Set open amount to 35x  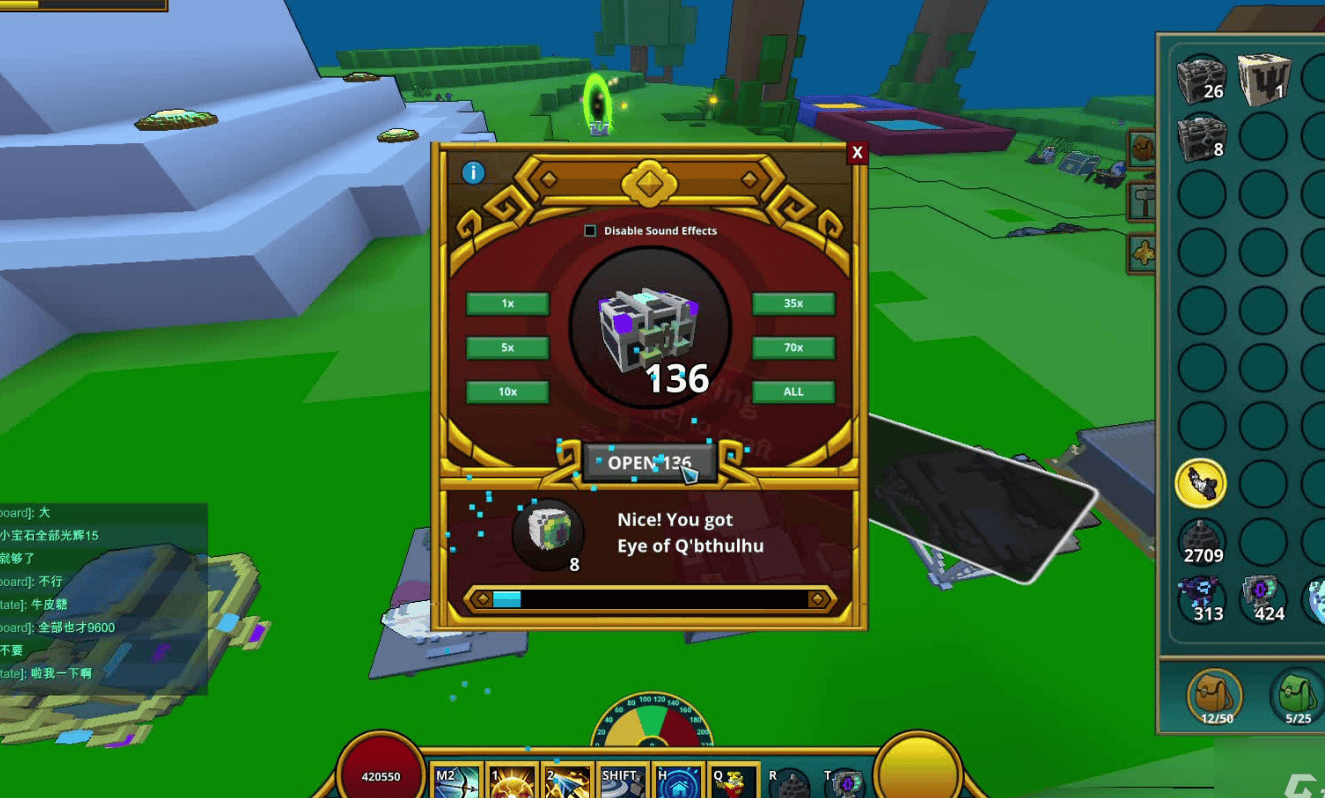coord(793,304)
